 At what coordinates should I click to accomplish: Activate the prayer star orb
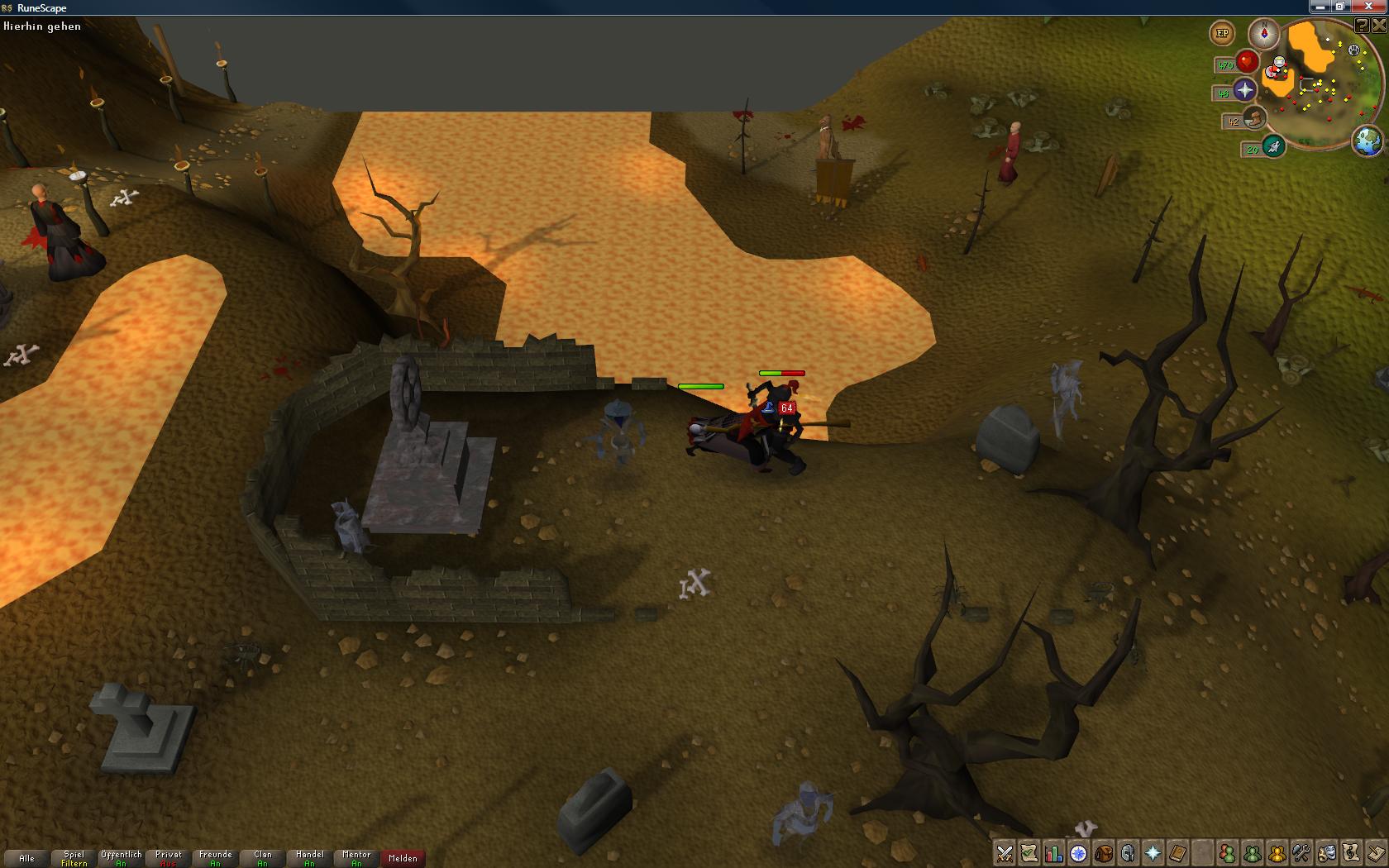click(x=1244, y=90)
